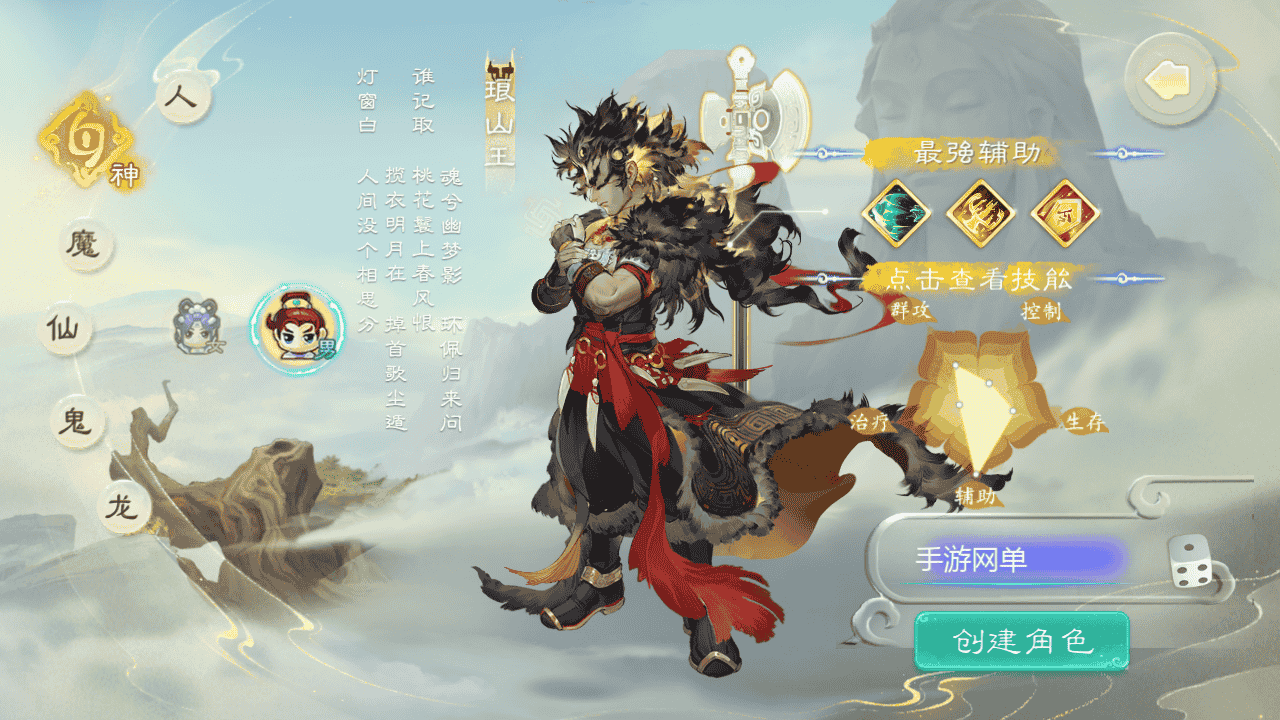Roll the dice for a random name

click(1190, 561)
